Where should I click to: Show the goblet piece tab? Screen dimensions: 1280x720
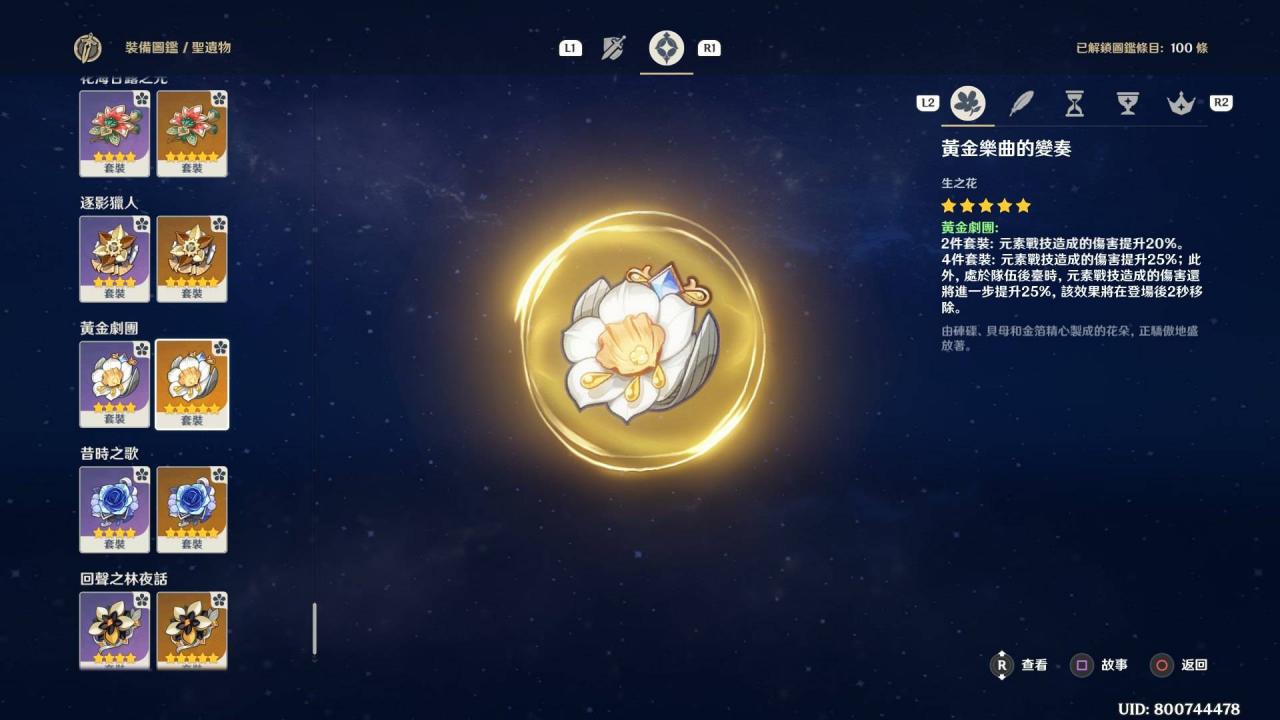[x=1128, y=103]
